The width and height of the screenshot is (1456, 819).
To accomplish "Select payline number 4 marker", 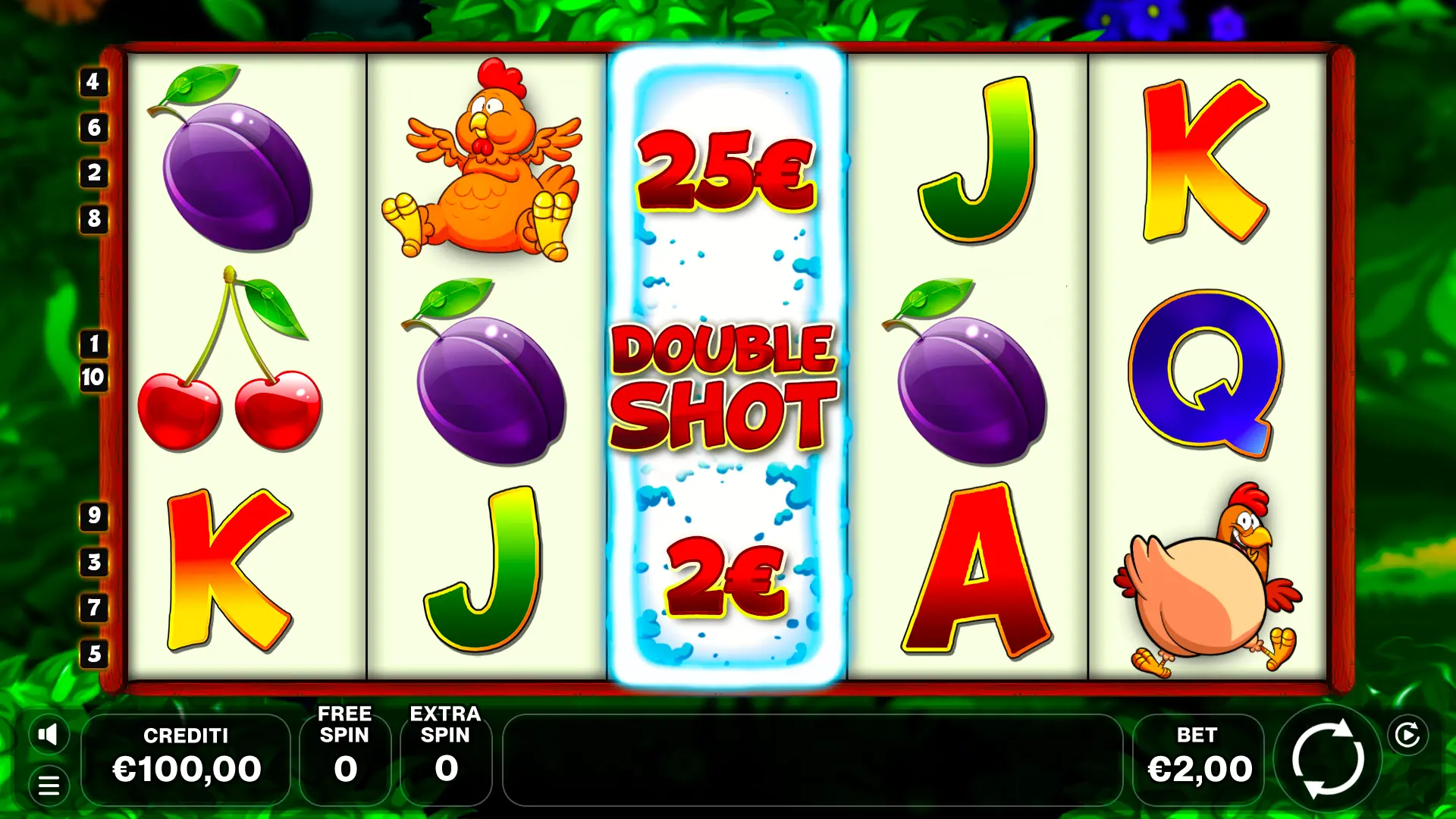I will [93, 82].
